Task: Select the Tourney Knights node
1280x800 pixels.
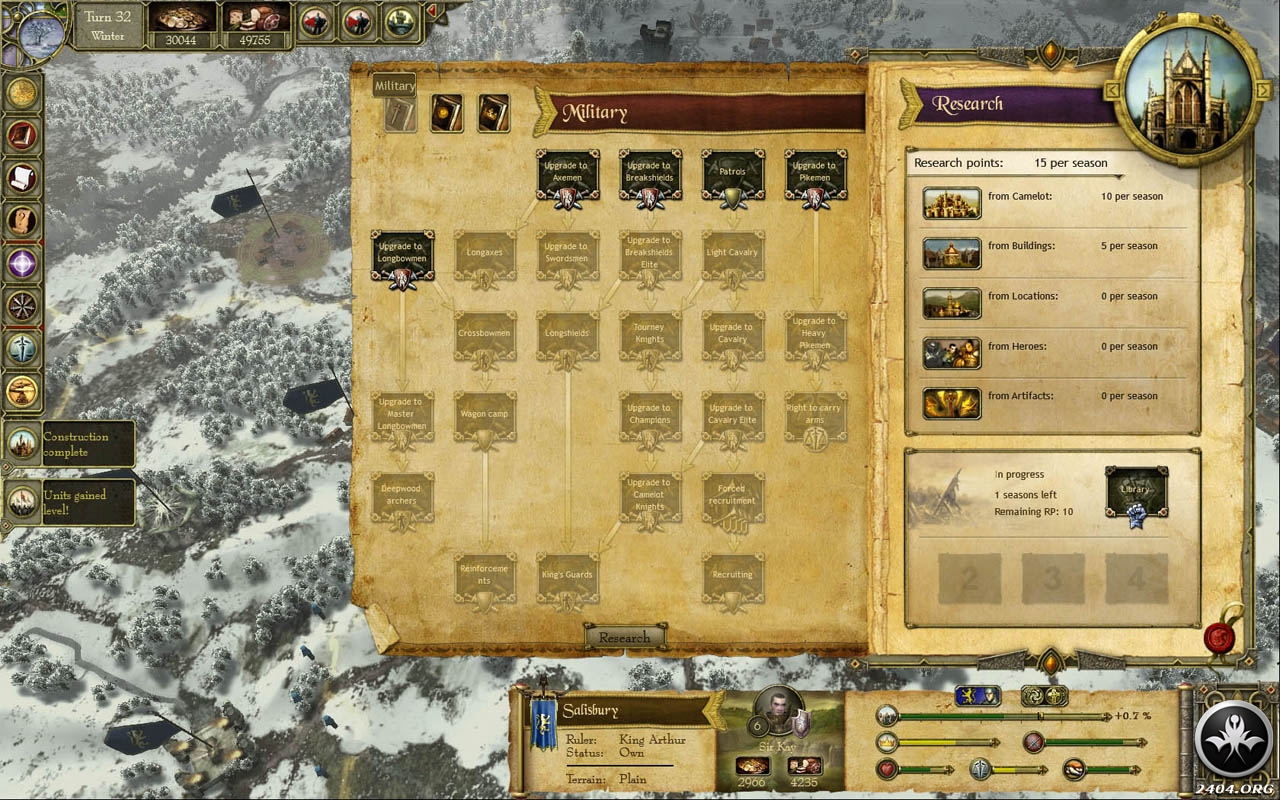Action: 650,335
